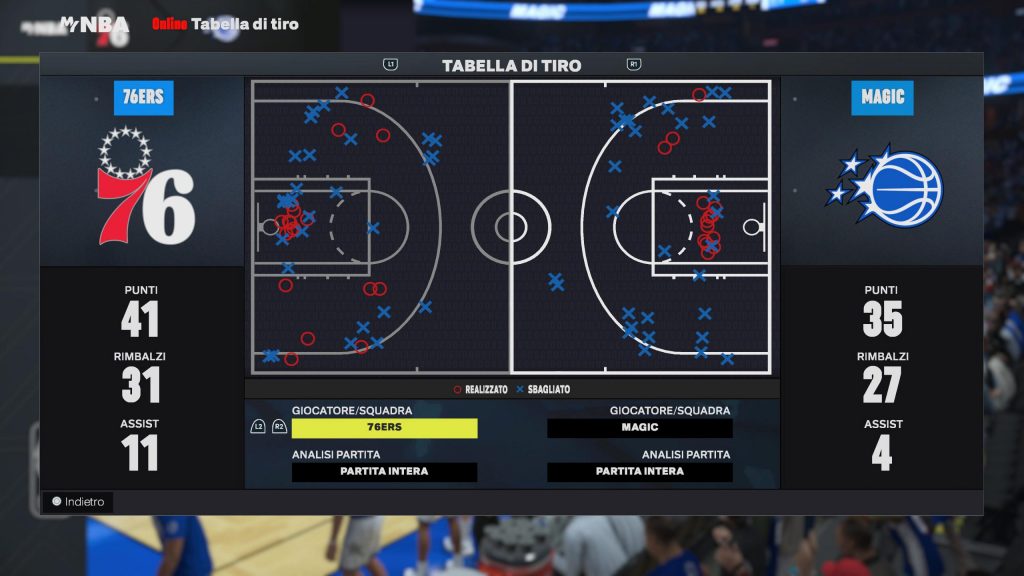
Task: Choose the MAGIC player/team selector
Action: [x=639, y=428]
